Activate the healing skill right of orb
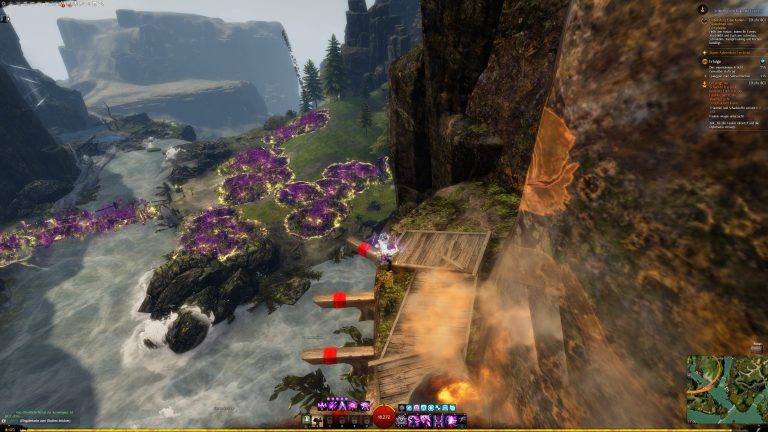Viewport: 768px width, 432px height. pyautogui.click(x=402, y=420)
